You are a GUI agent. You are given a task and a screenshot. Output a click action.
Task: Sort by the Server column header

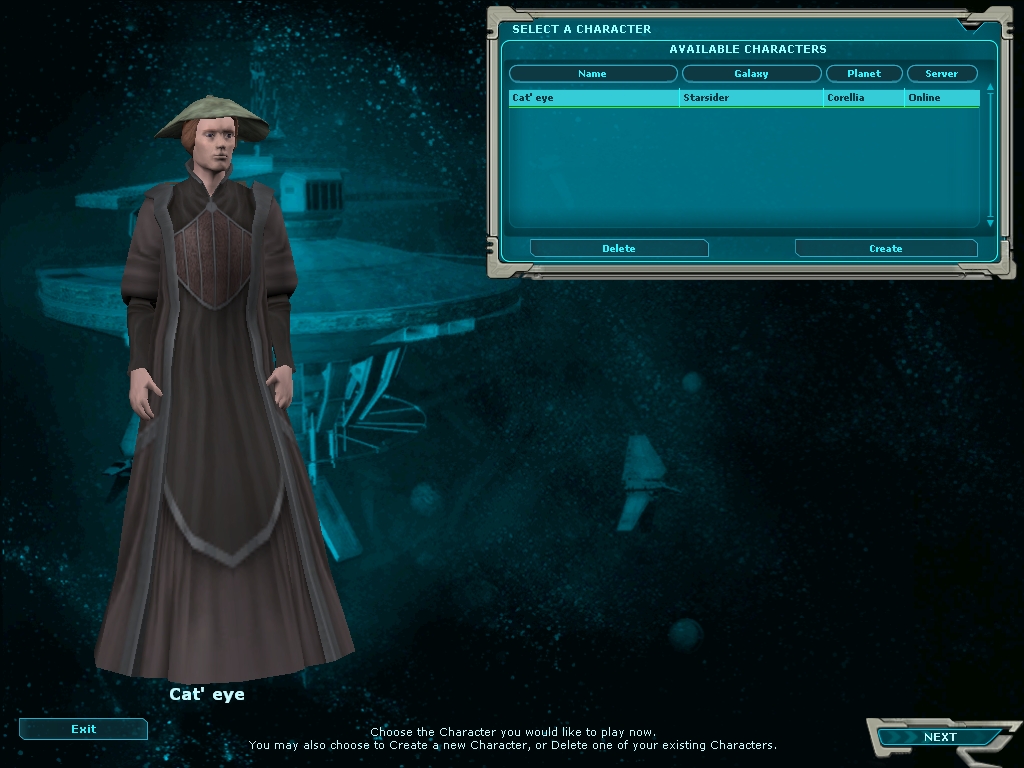(x=941, y=74)
